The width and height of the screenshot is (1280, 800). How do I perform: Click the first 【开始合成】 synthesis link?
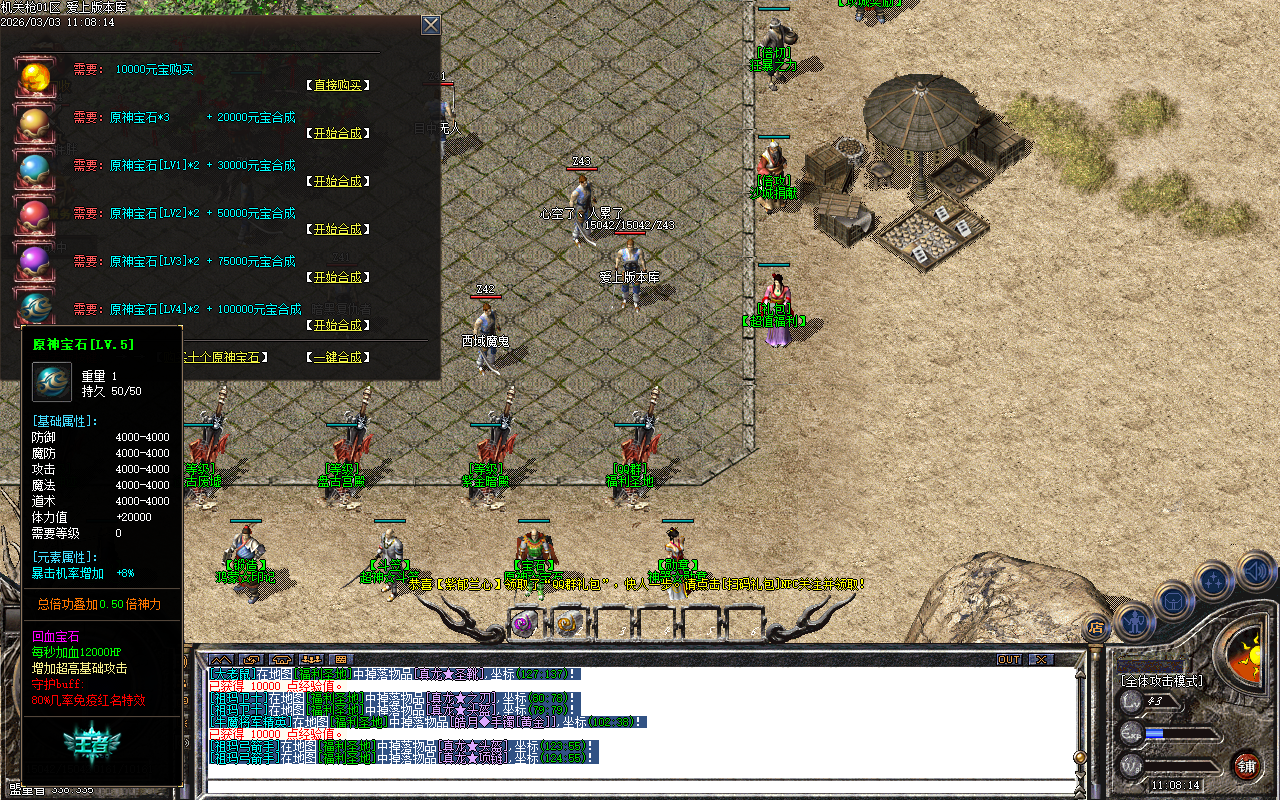(340, 133)
